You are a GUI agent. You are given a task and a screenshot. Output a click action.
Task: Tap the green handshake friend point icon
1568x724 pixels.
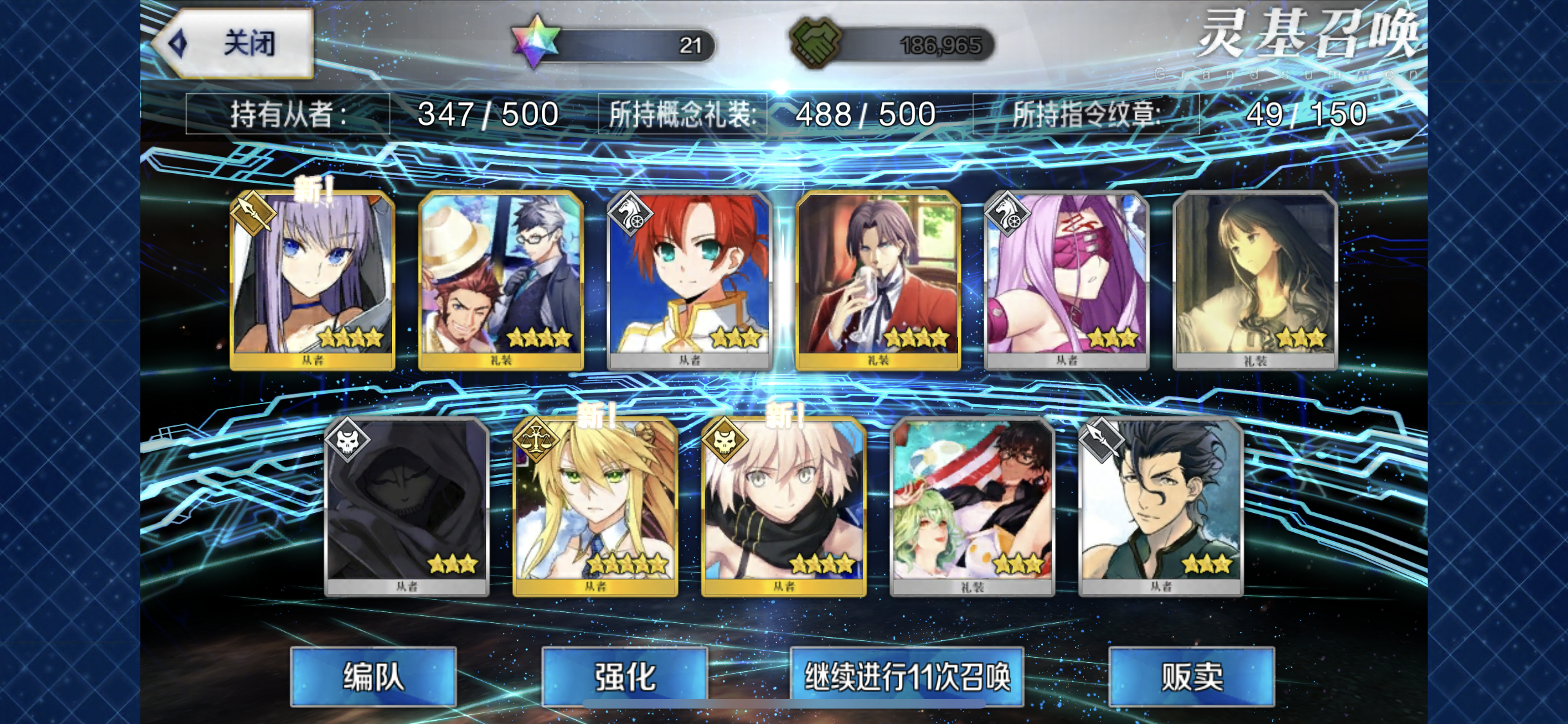[815, 42]
